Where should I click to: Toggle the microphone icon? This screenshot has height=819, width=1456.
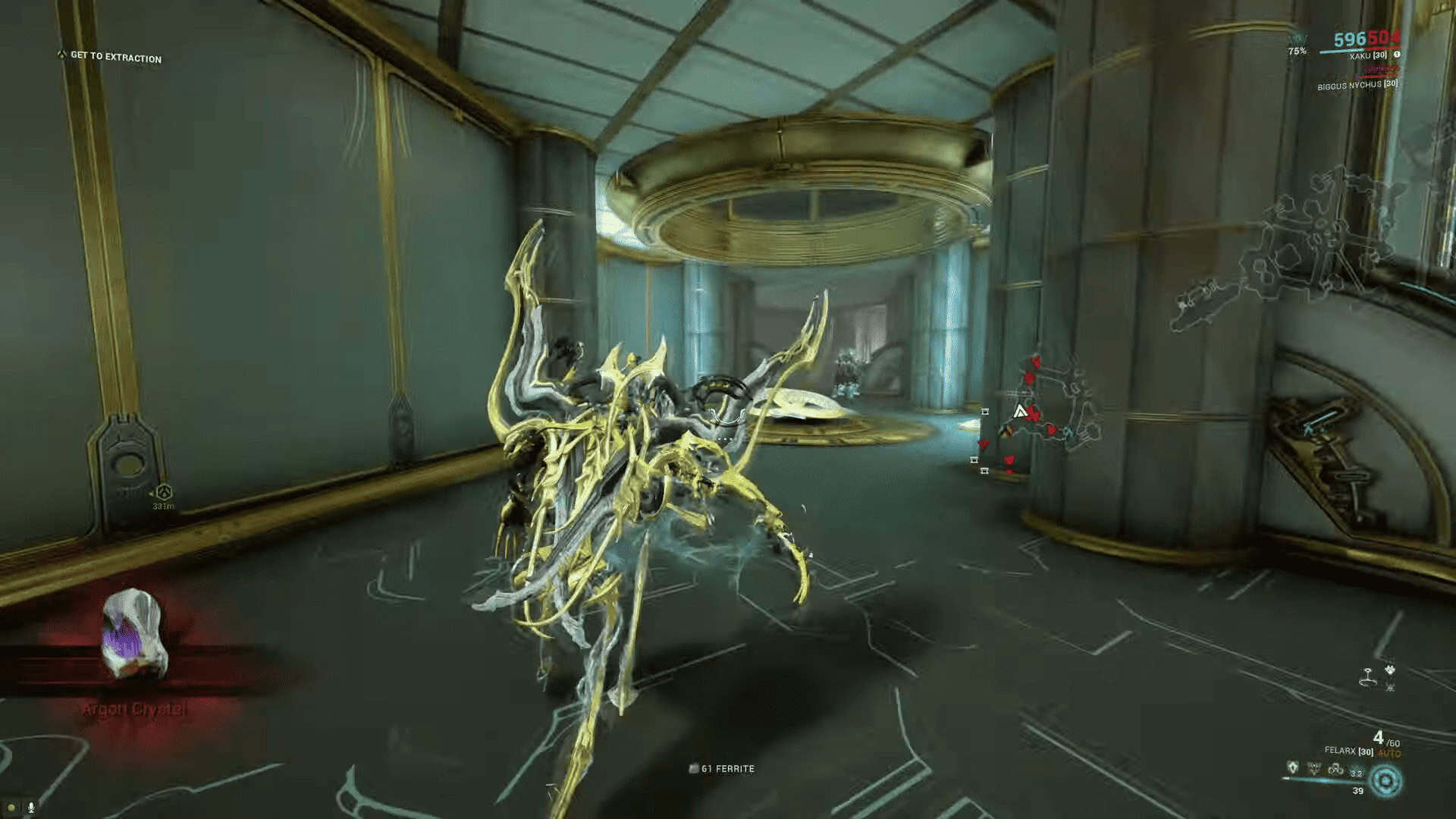point(31,808)
